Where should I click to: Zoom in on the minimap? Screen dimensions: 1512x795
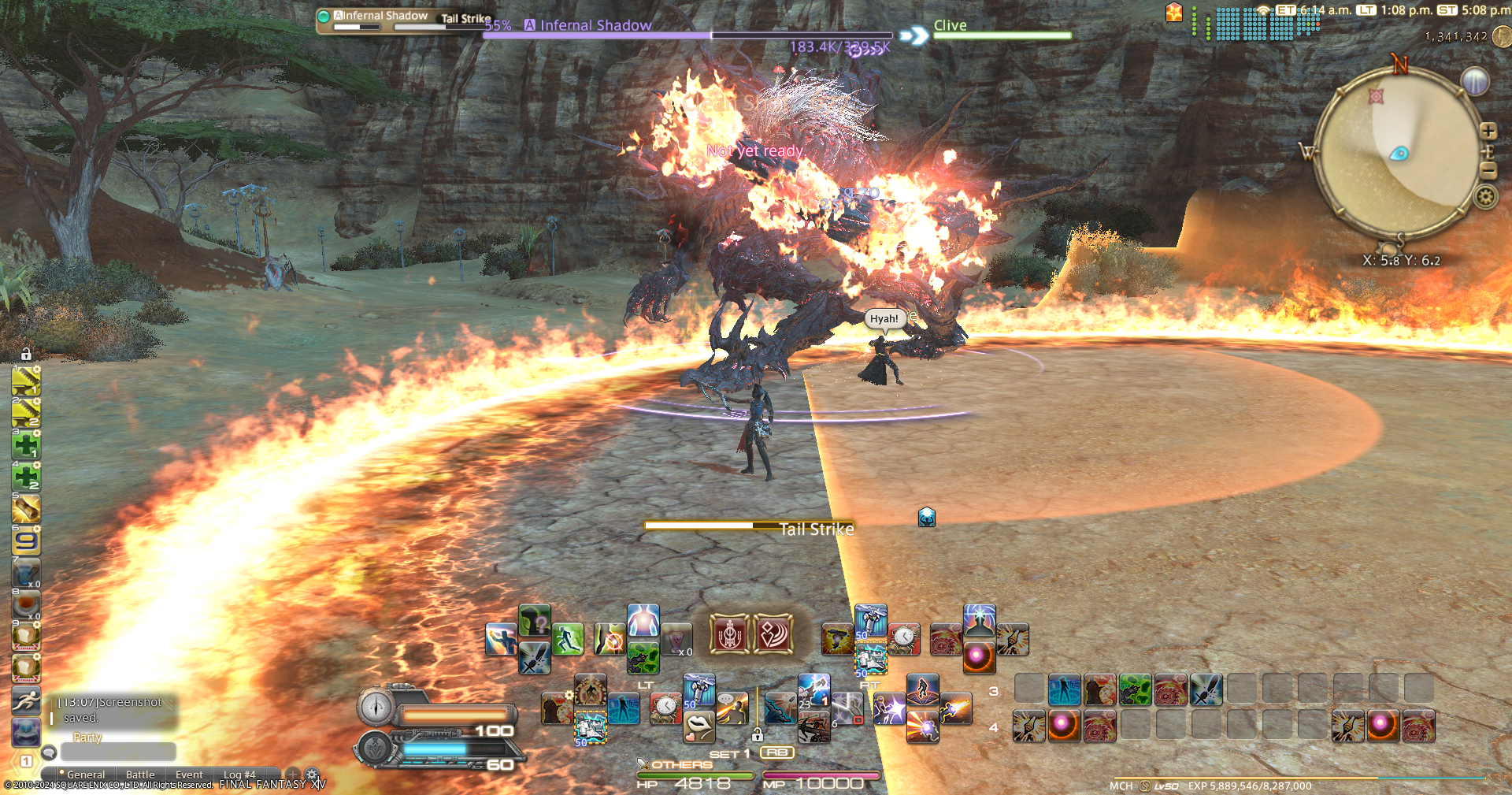1488,132
